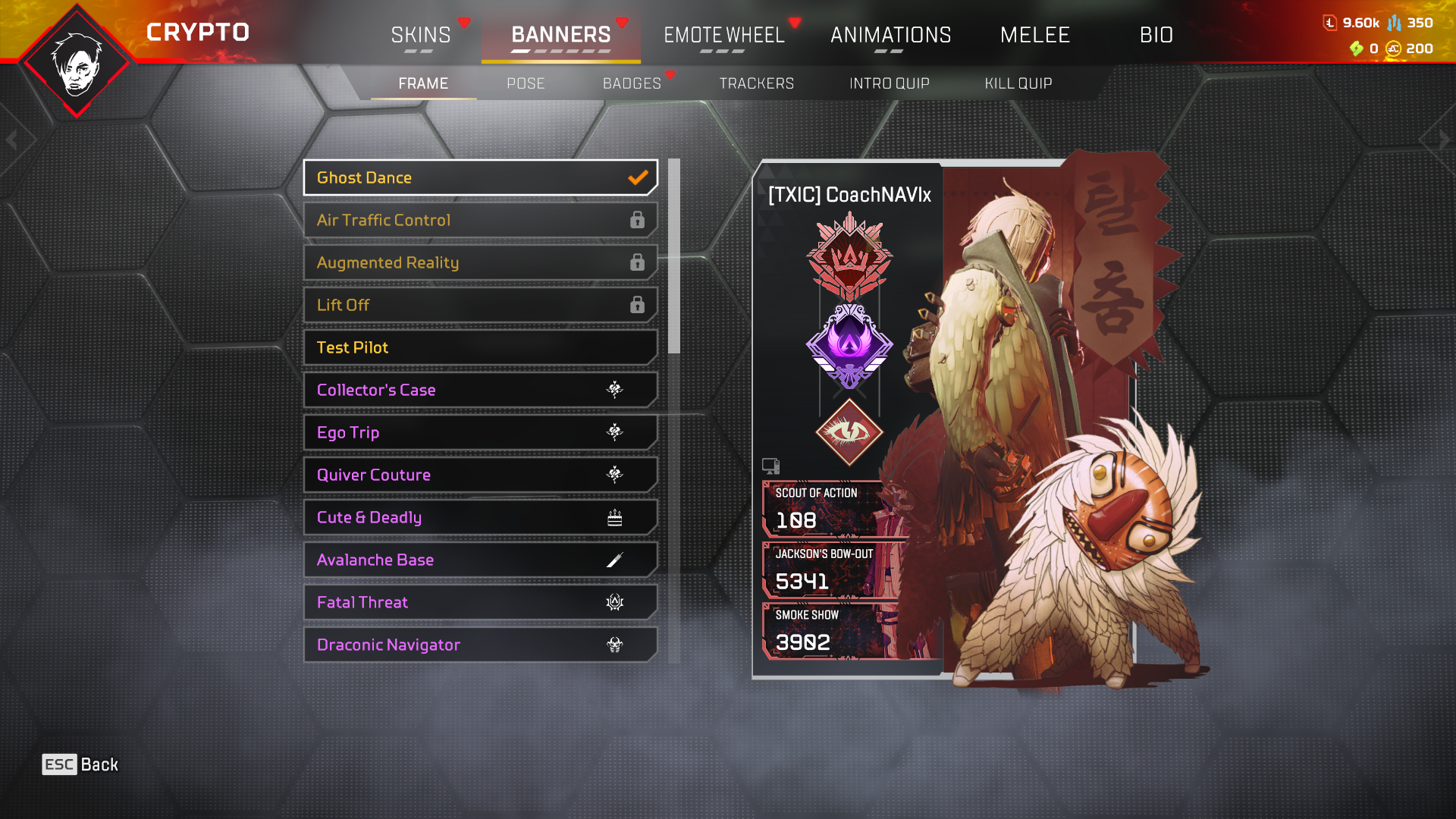Click the blue Crafting Metals icon
1456x819 pixels.
click(1395, 23)
